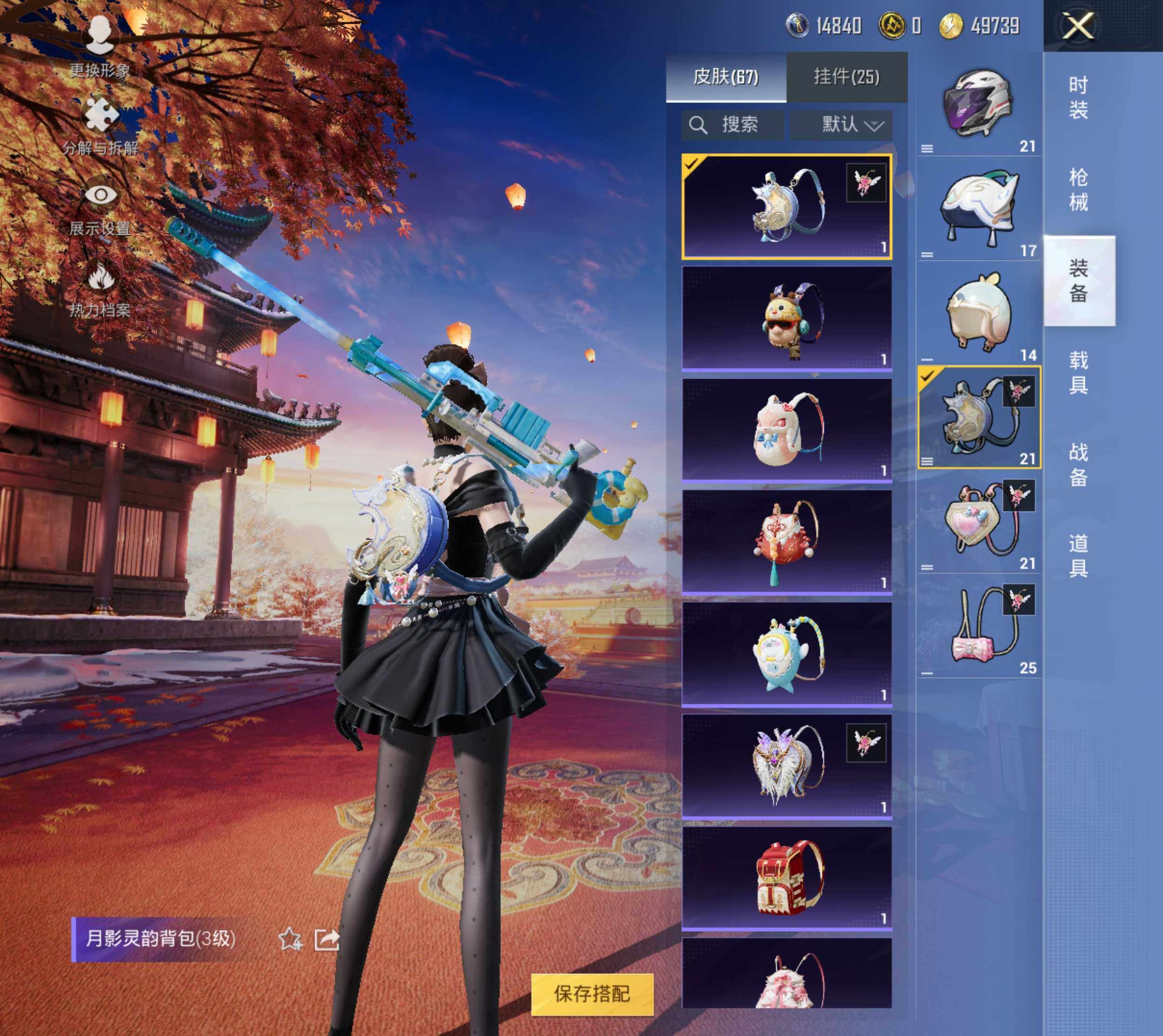Choose the reindeer backpack skin
Viewport: 1163px width, 1036px height.
787,318
